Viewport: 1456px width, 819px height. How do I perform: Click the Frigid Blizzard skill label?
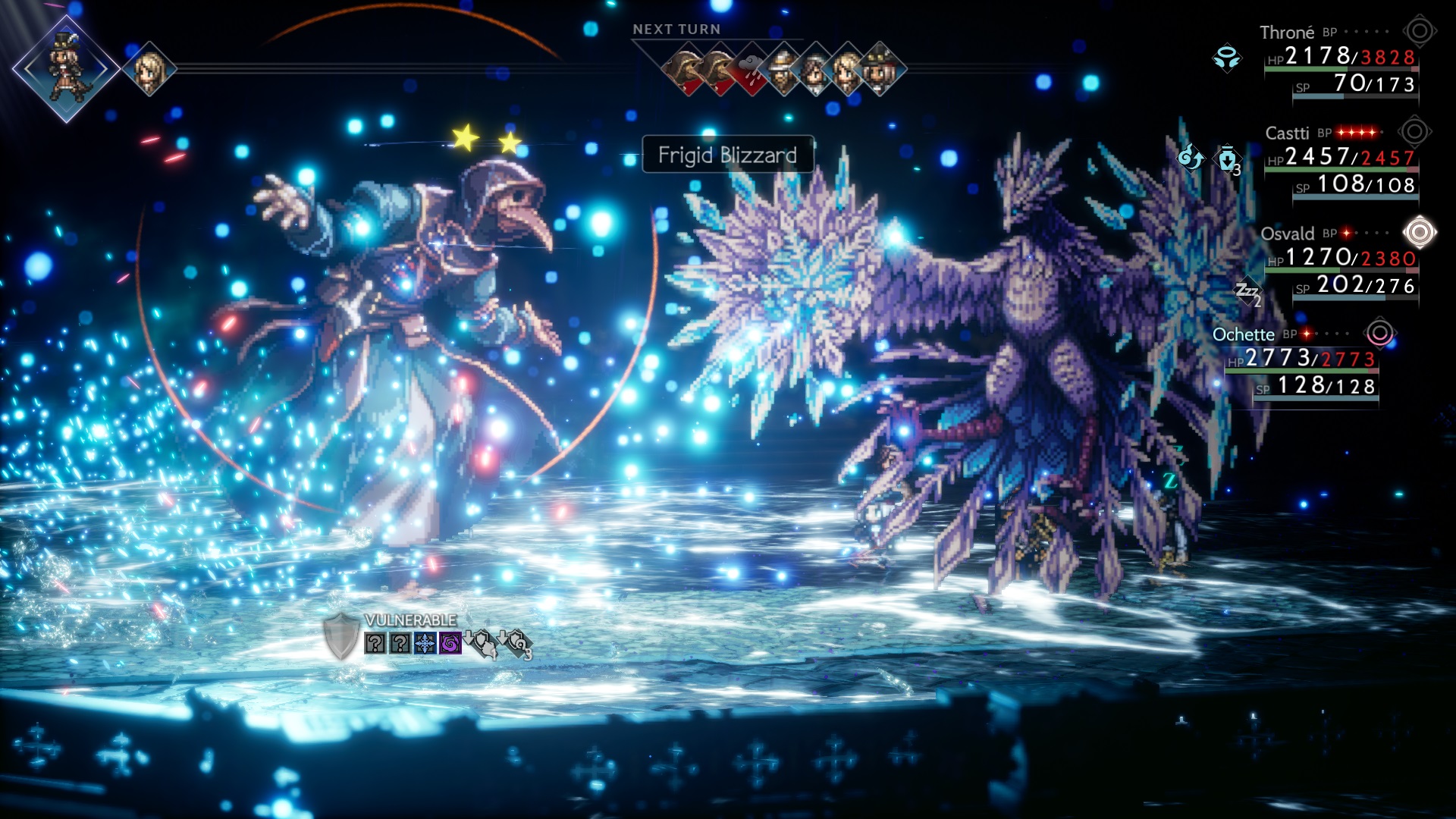coord(727,155)
